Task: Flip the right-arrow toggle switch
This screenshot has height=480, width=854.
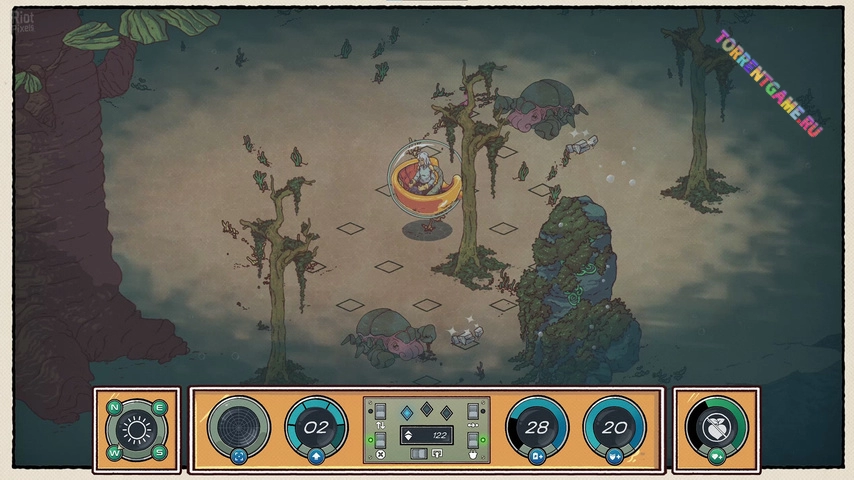Action: [x=473, y=412]
